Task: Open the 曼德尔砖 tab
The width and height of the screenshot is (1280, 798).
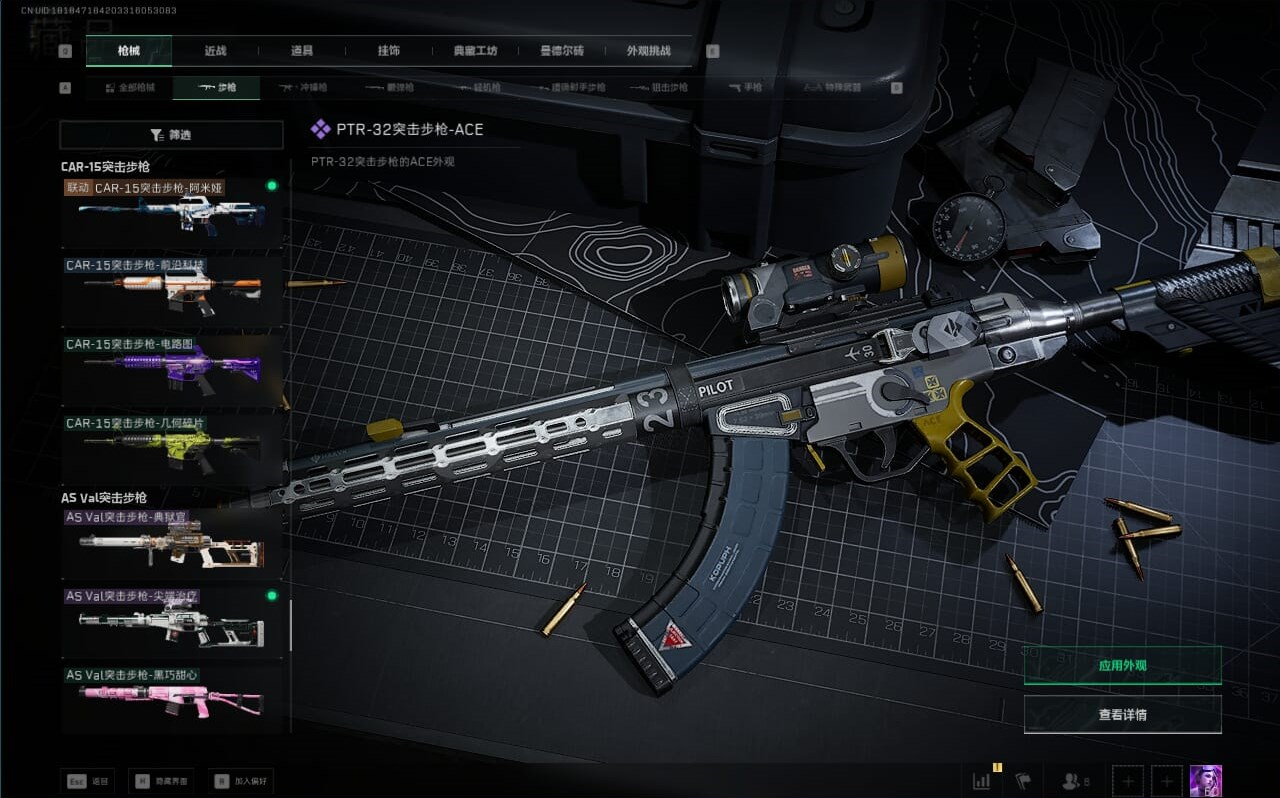Action: pyautogui.click(x=561, y=51)
